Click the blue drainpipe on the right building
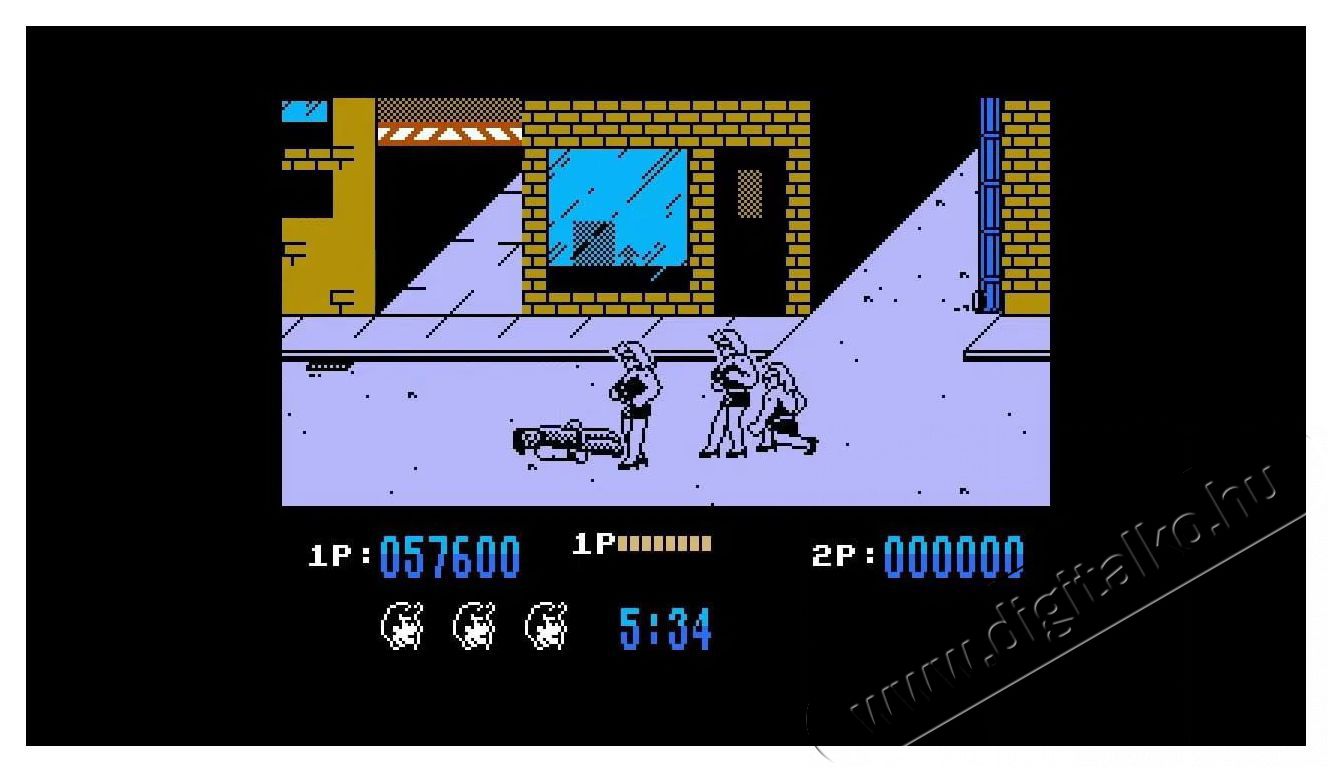Viewport: 1332px width, 772px height. coord(991,200)
